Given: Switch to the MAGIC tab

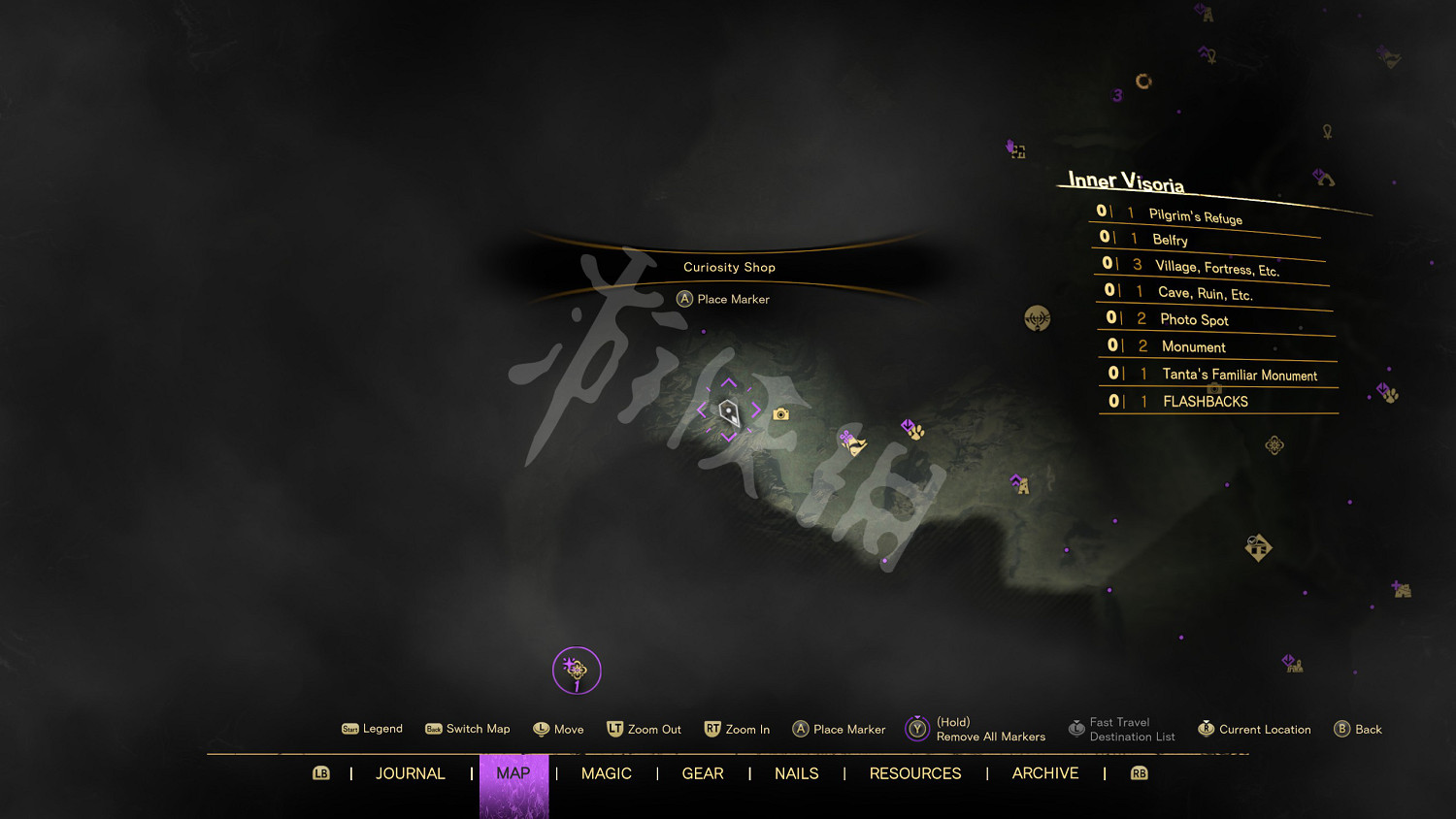Looking at the screenshot, I should click(607, 773).
